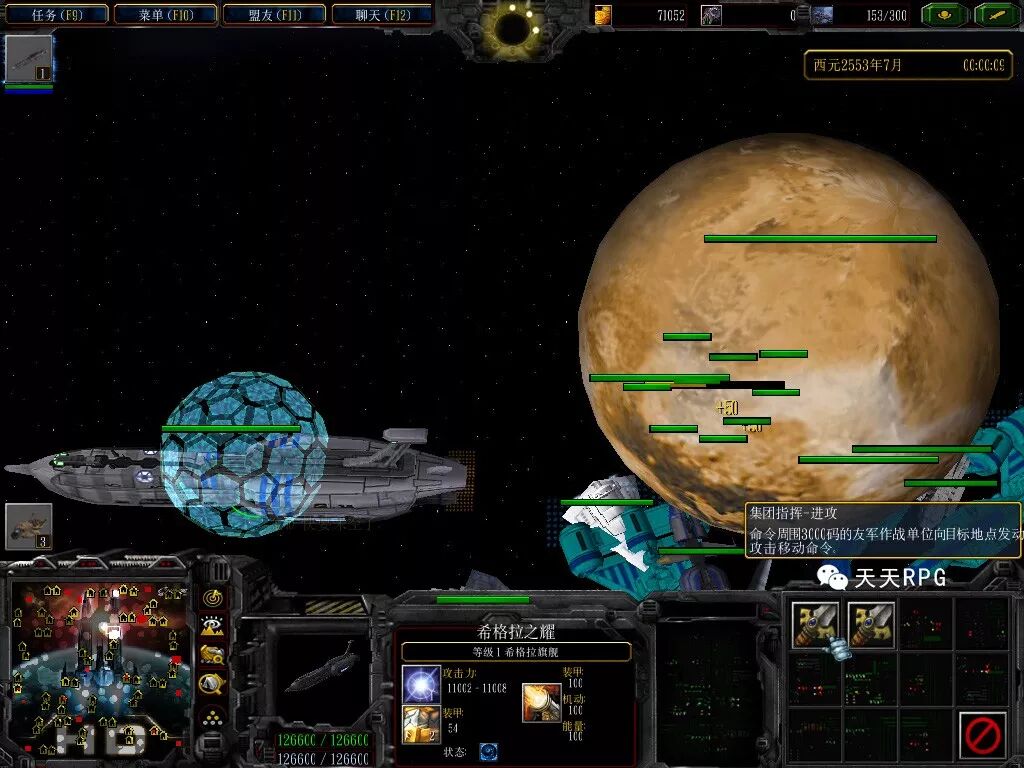Click the top-right button with diagonal yellow bar

pos(996,15)
